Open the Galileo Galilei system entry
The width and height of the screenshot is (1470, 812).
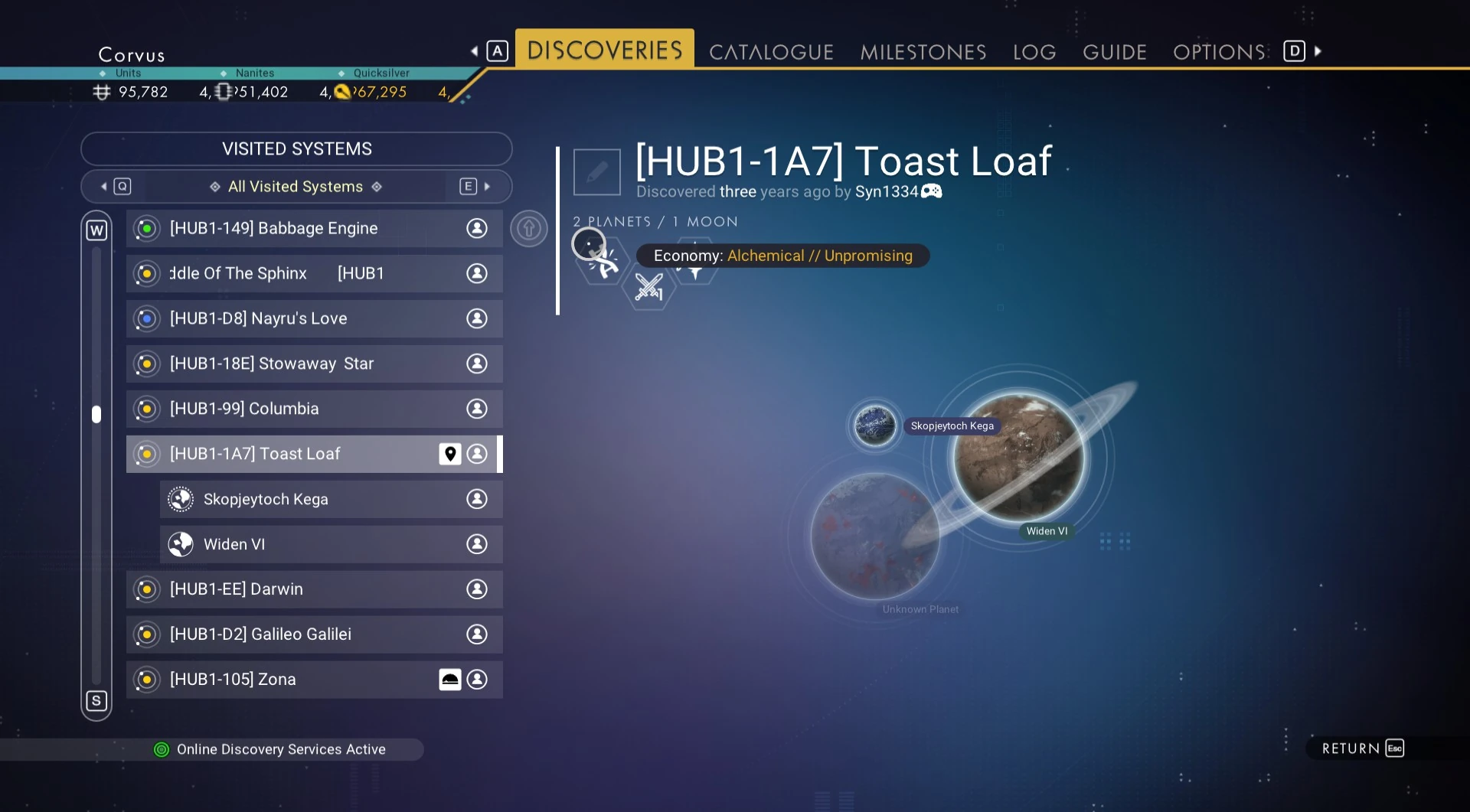pyautogui.click(x=314, y=635)
